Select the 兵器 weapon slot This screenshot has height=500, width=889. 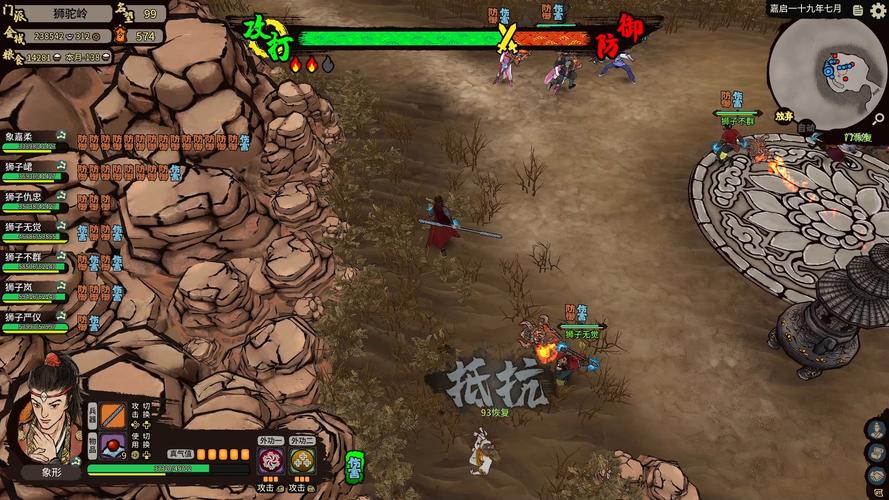pyautogui.click(x=113, y=416)
